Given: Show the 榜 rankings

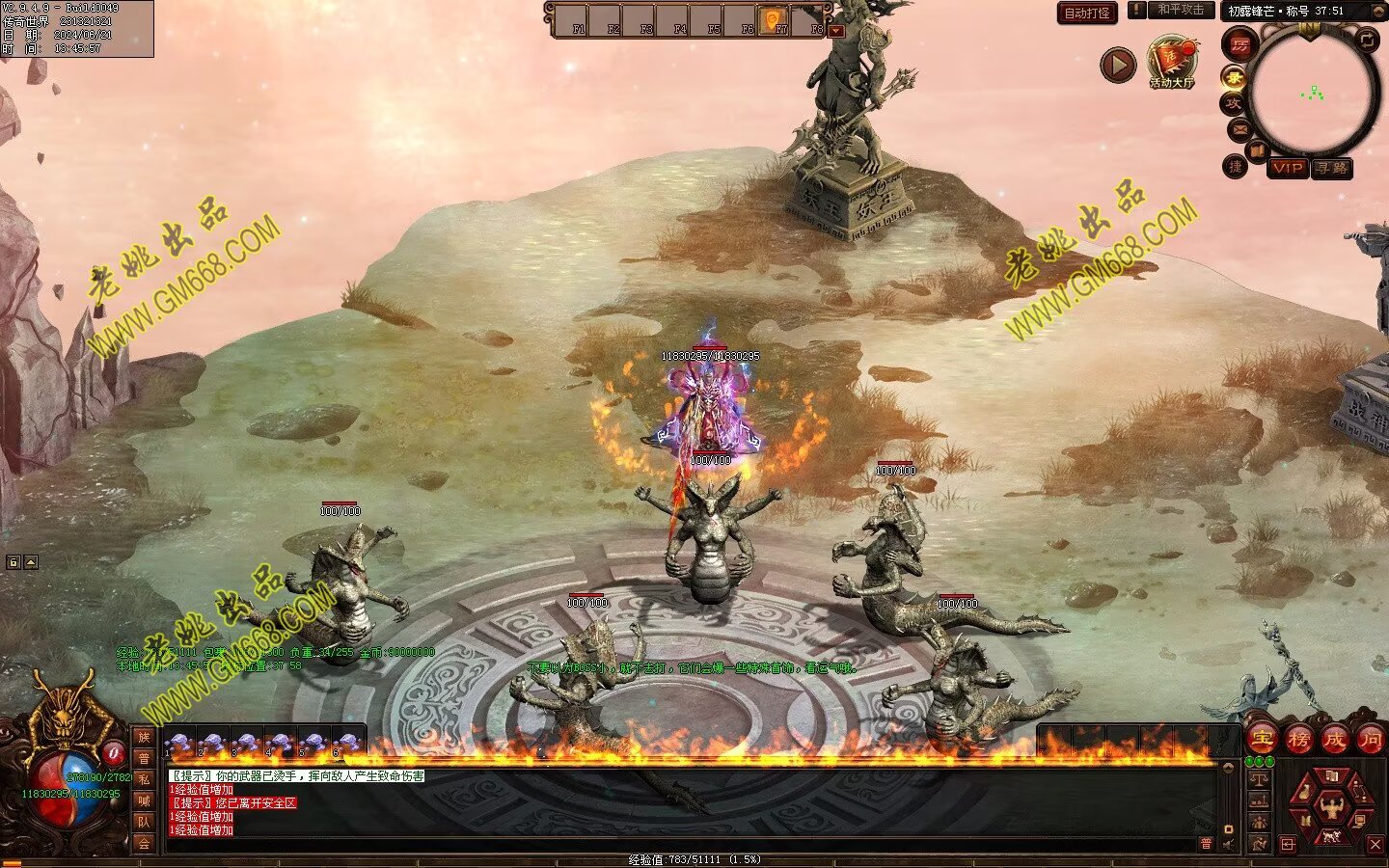Looking at the screenshot, I should [1298, 740].
